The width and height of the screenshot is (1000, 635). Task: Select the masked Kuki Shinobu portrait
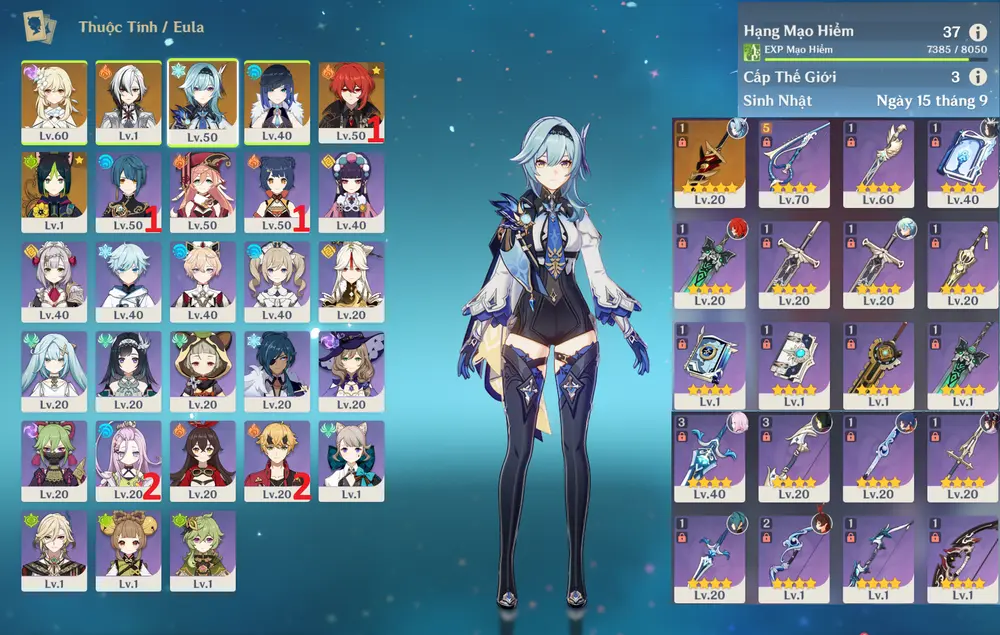pos(54,458)
